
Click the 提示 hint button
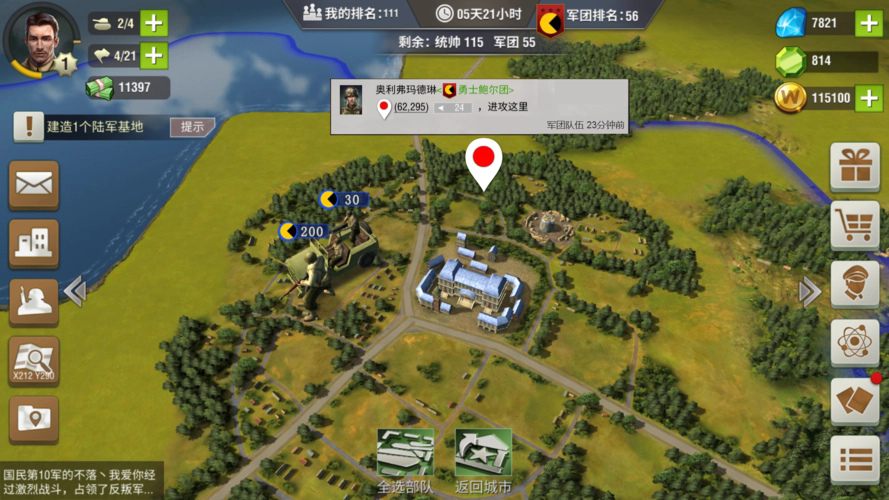(x=192, y=127)
